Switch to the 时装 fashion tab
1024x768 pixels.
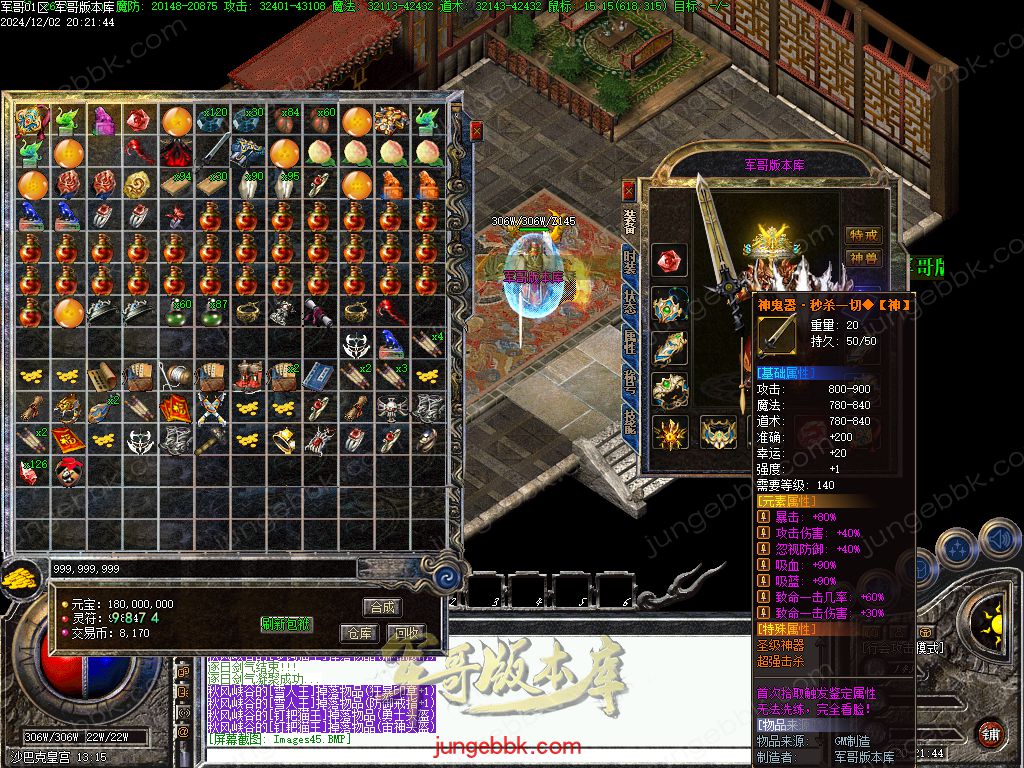pyautogui.click(x=629, y=262)
